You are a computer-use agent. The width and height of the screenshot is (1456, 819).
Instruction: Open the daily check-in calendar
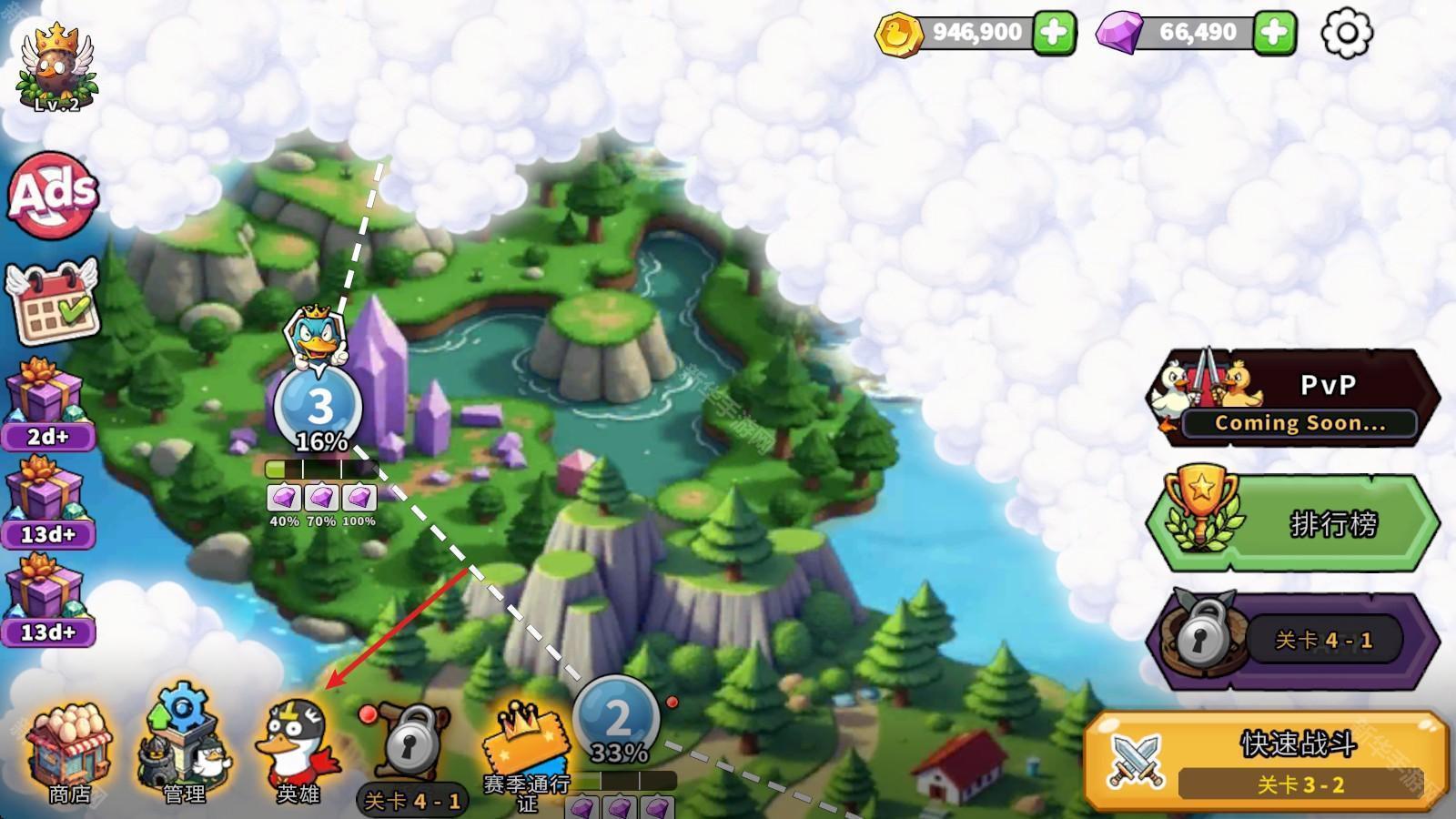[52, 303]
